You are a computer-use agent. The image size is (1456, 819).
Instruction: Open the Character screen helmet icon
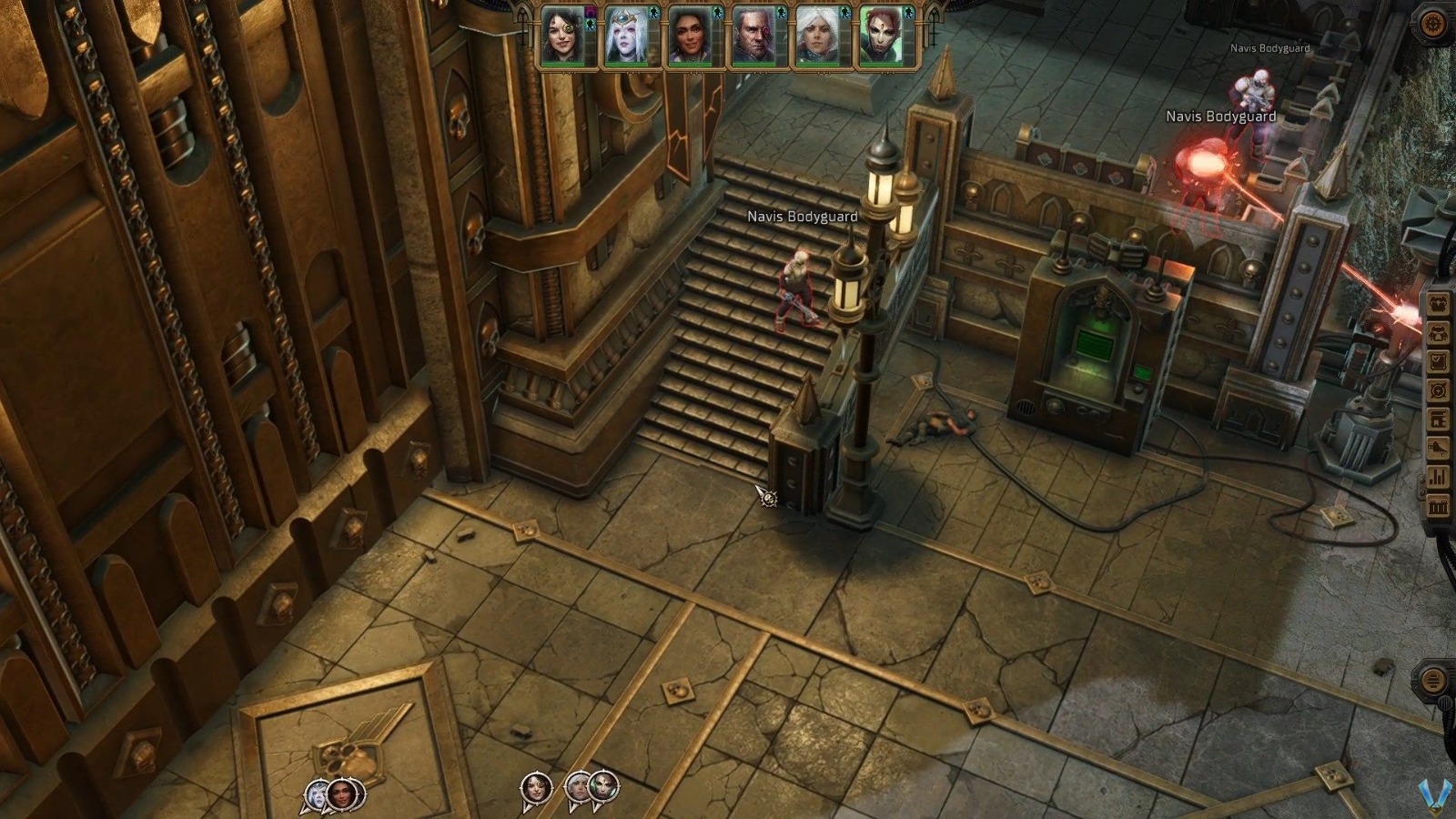pos(1438,331)
